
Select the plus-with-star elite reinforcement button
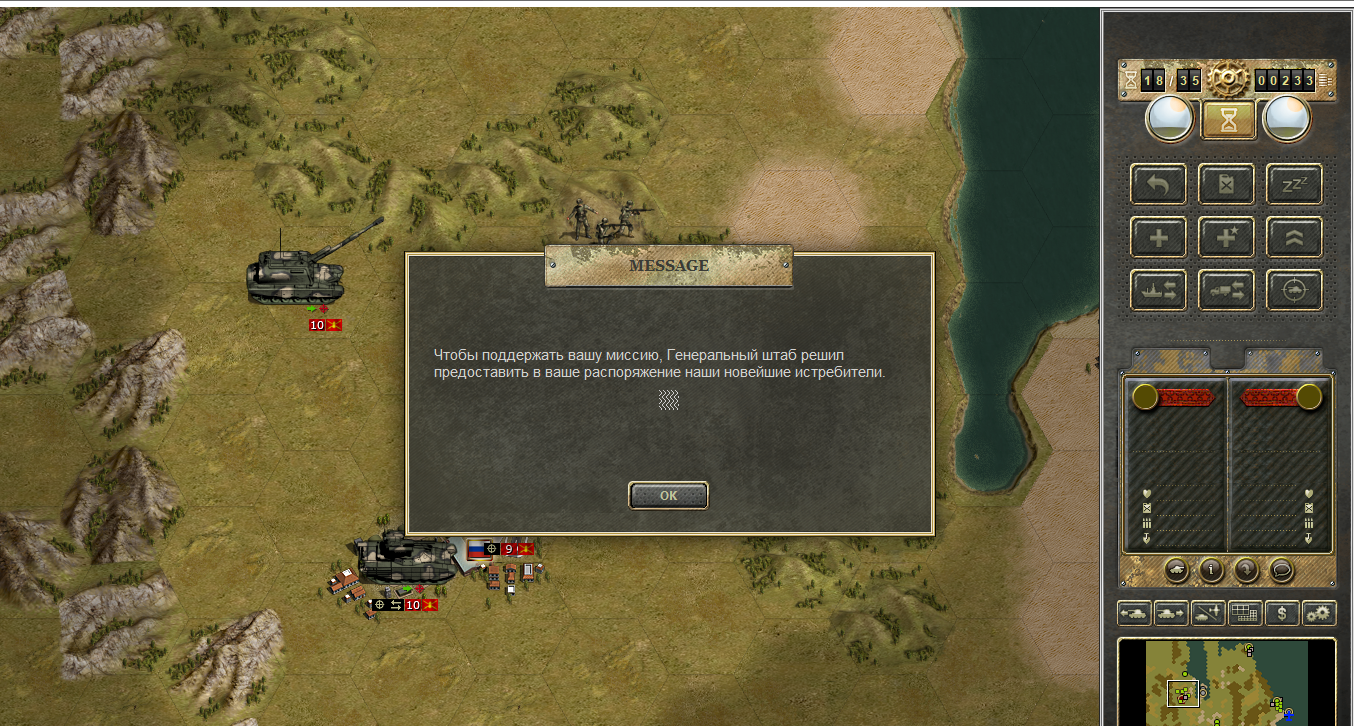coord(1226,237)
